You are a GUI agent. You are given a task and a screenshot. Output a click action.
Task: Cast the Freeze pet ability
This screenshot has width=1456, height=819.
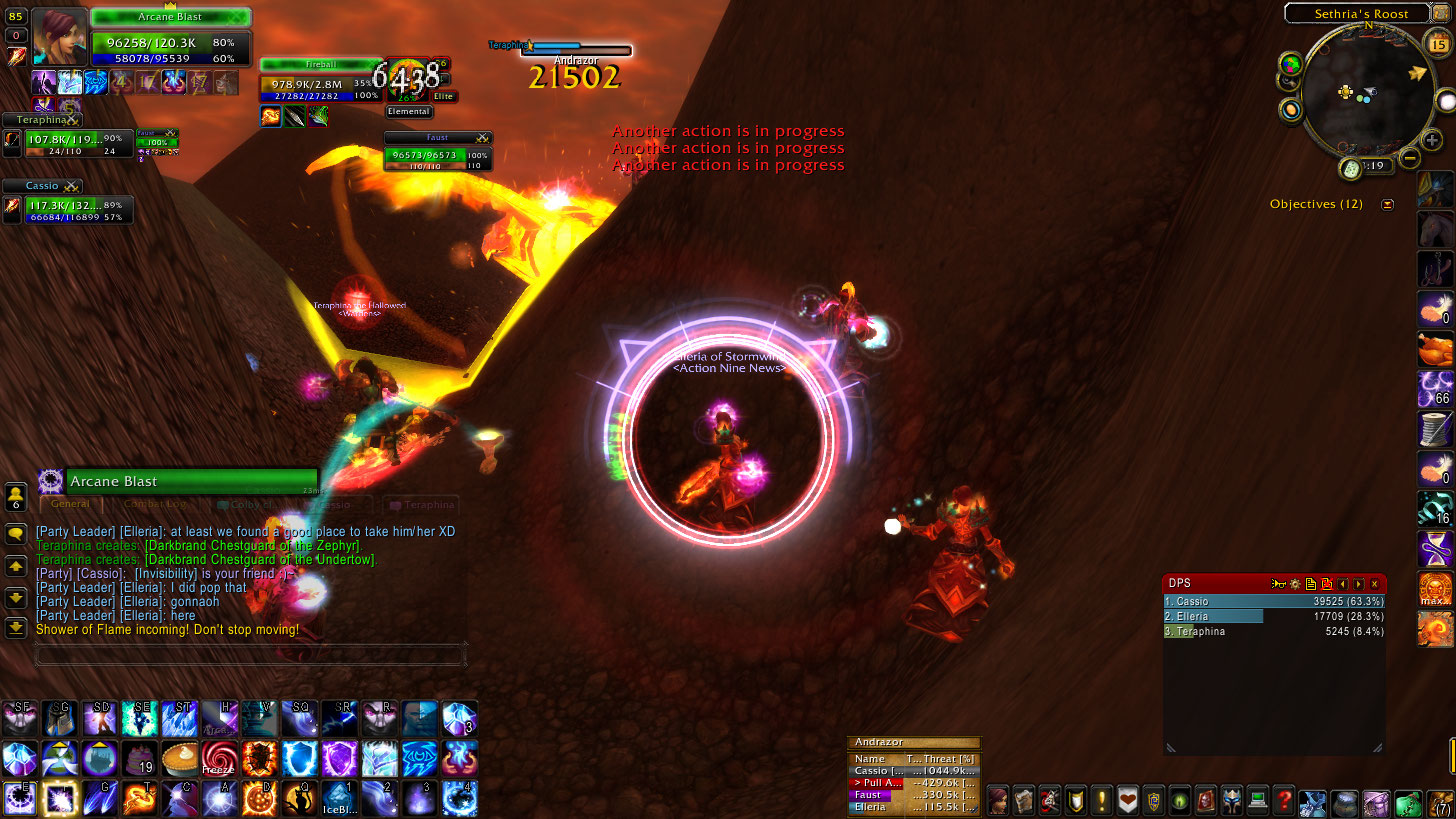coord(218,758)
